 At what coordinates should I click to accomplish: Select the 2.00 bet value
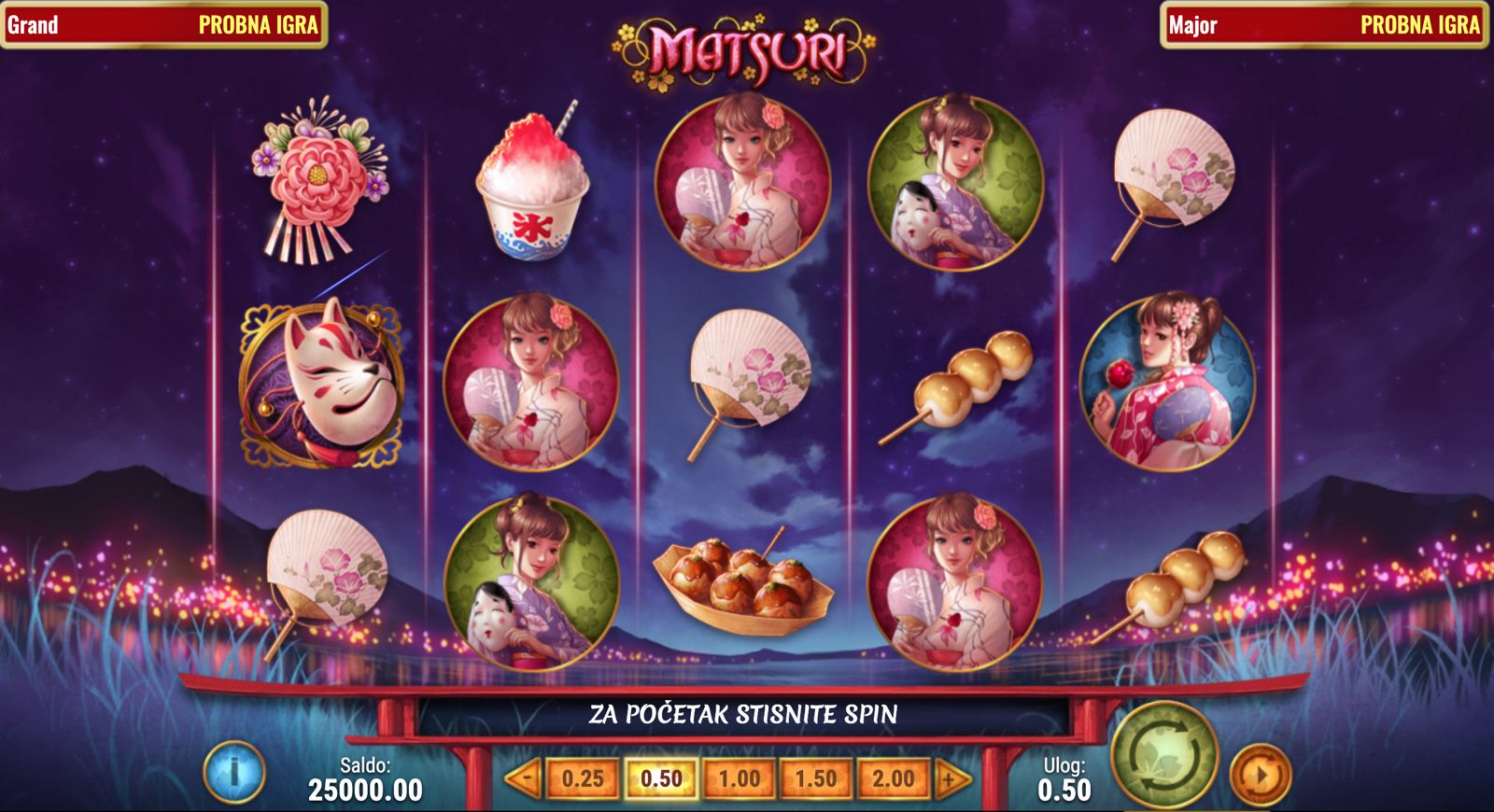[893, 777]
